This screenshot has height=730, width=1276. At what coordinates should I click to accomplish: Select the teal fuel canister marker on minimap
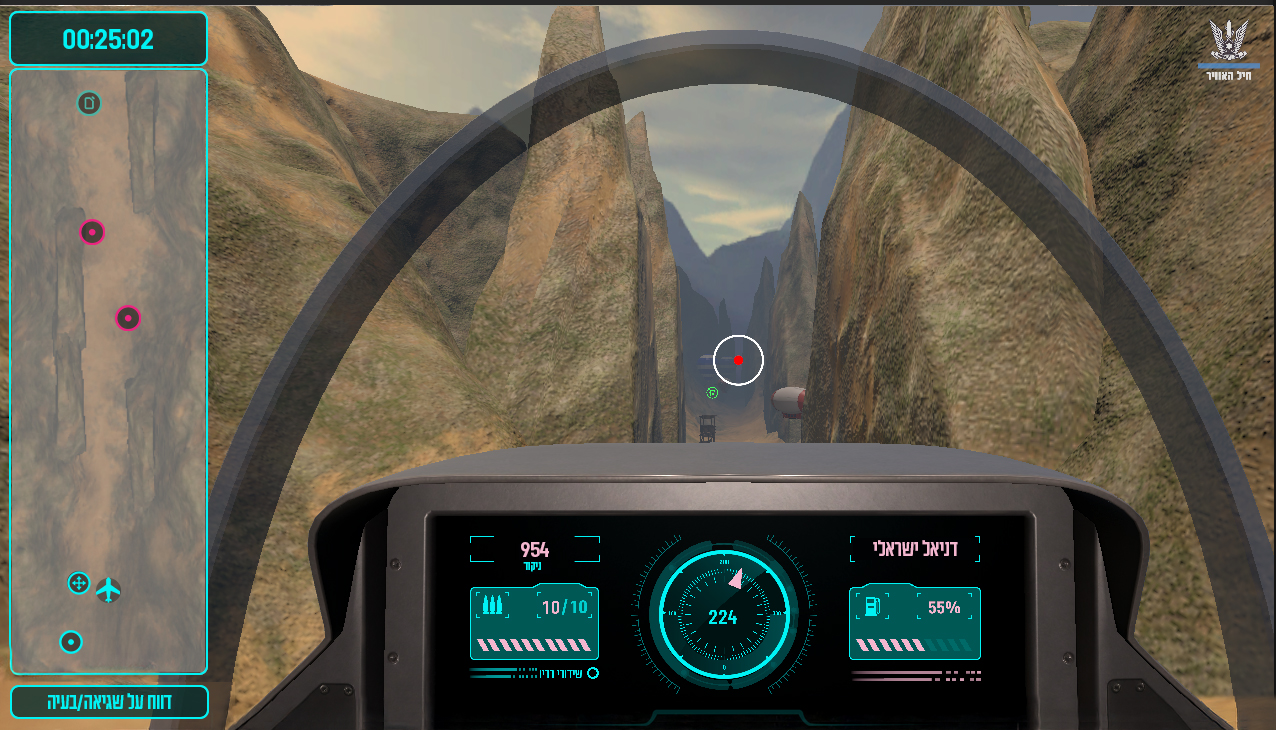(89, 102)
